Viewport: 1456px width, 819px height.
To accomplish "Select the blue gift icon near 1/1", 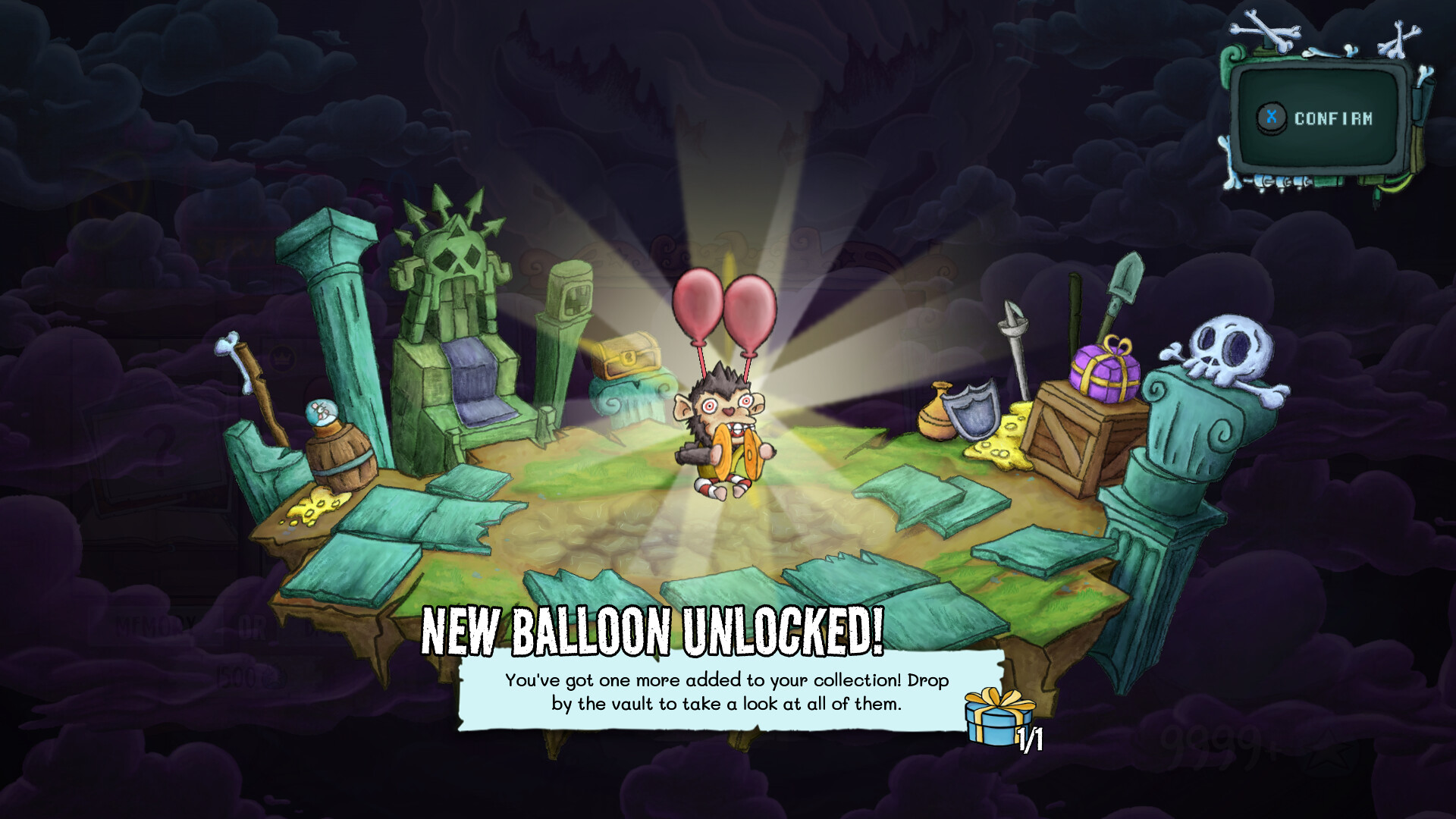I will click(994, 716).
